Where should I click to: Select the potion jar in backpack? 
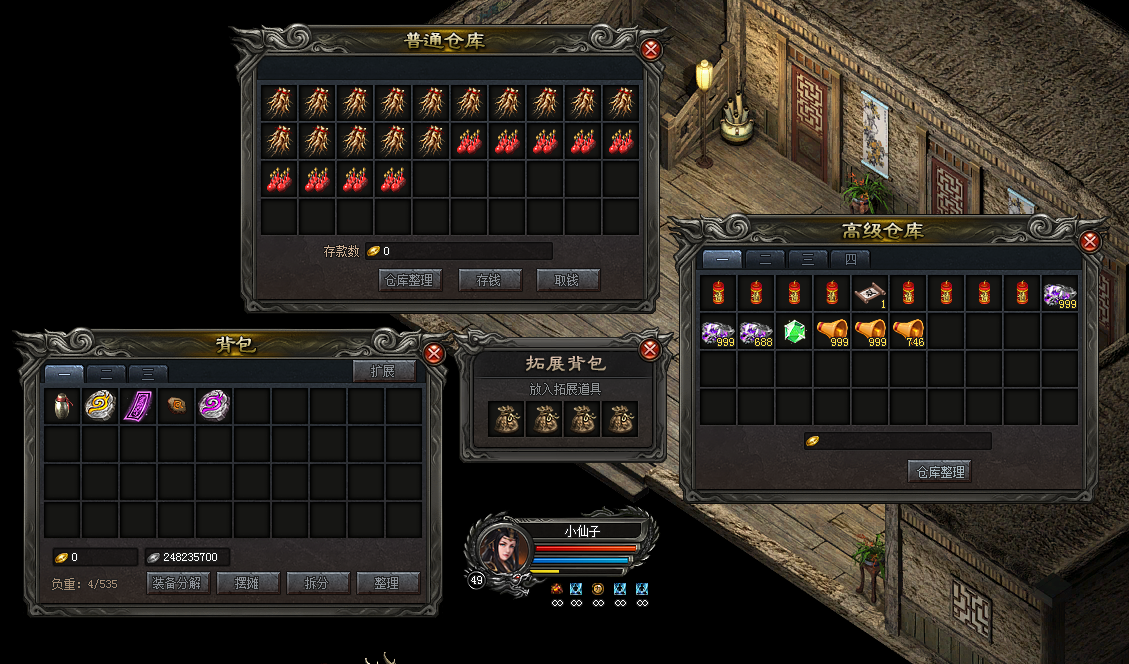click(x=63, y=406)
